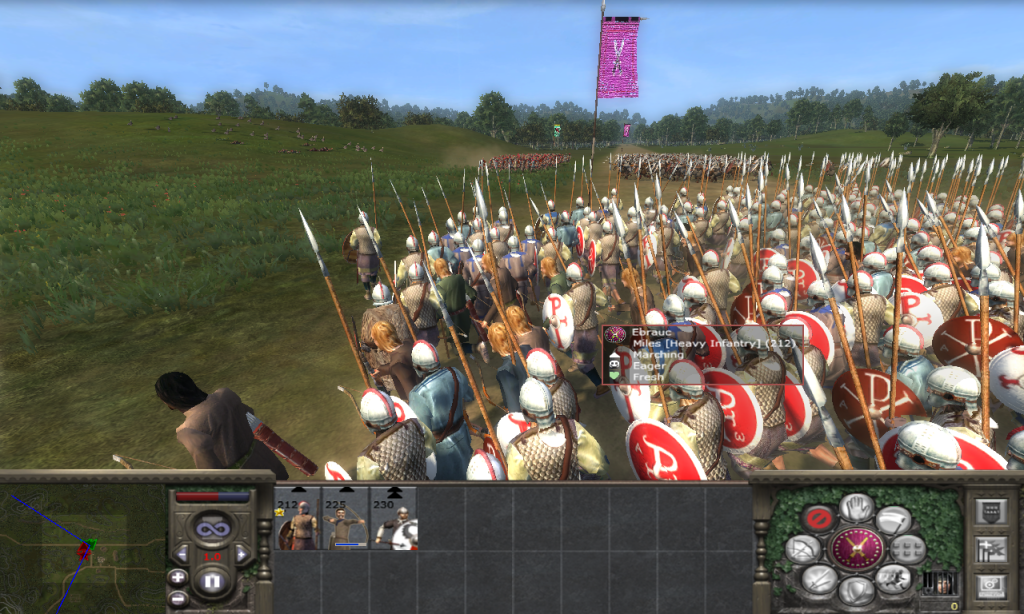Decrease the battle speed with the left arrow
Screen dimensions: 1024x614
(x=182, y=553)
